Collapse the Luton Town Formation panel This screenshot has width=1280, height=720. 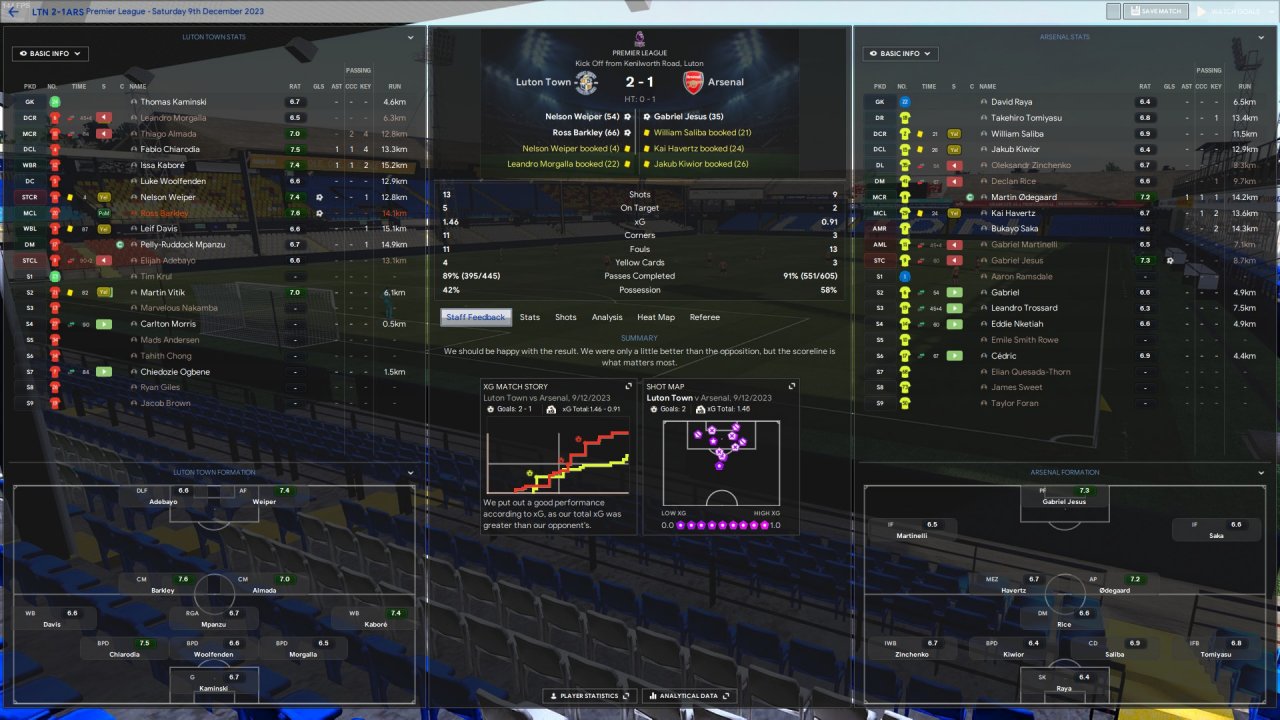[x=410, y=473]
